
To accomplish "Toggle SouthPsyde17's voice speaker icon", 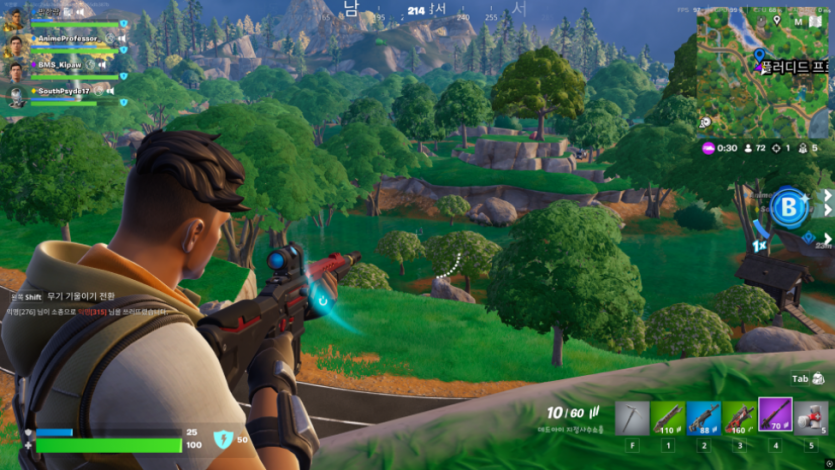I will click(x=110, y=91).
